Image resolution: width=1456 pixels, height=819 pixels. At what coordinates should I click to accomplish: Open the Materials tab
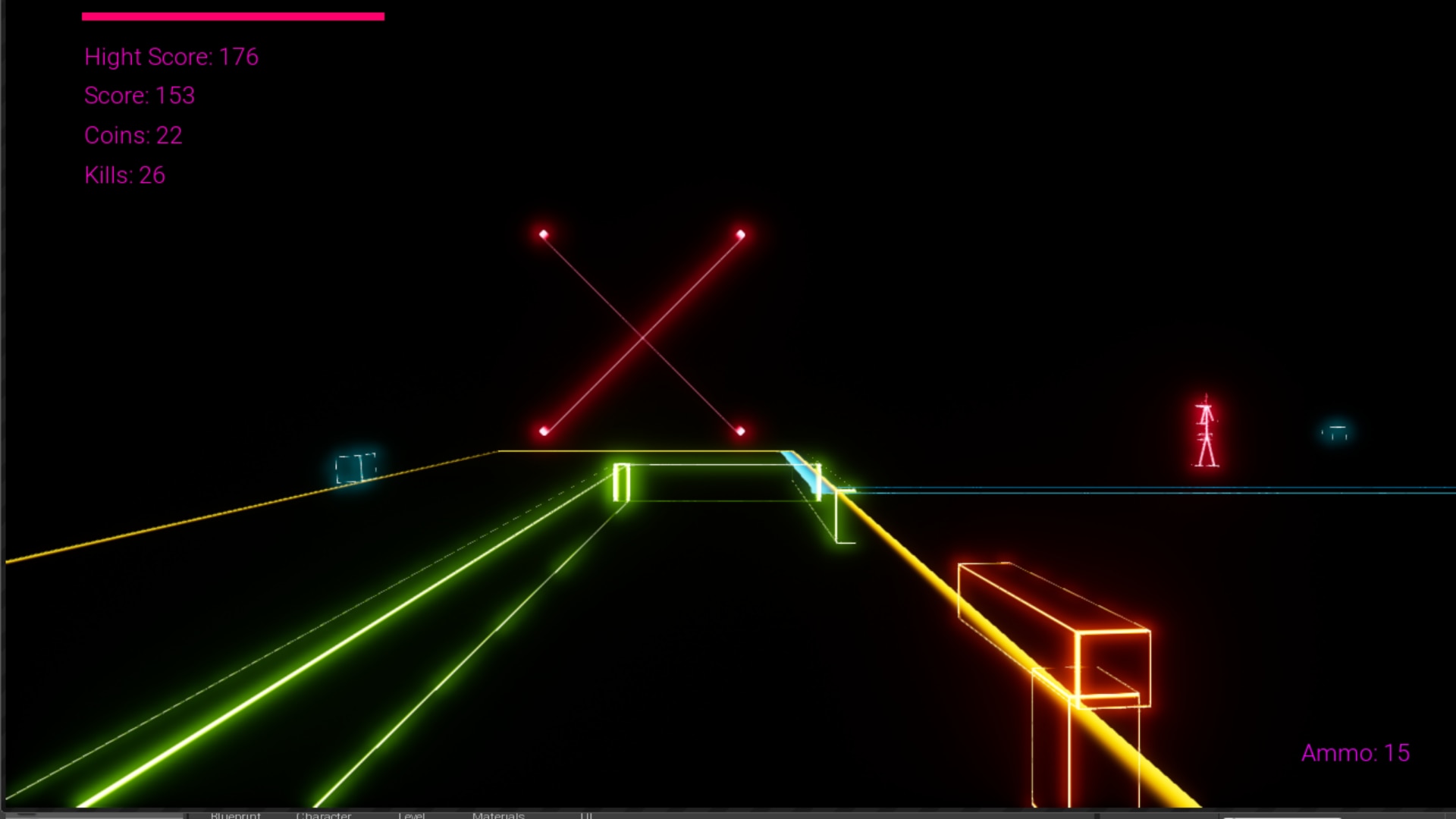(x=499, y=815)
